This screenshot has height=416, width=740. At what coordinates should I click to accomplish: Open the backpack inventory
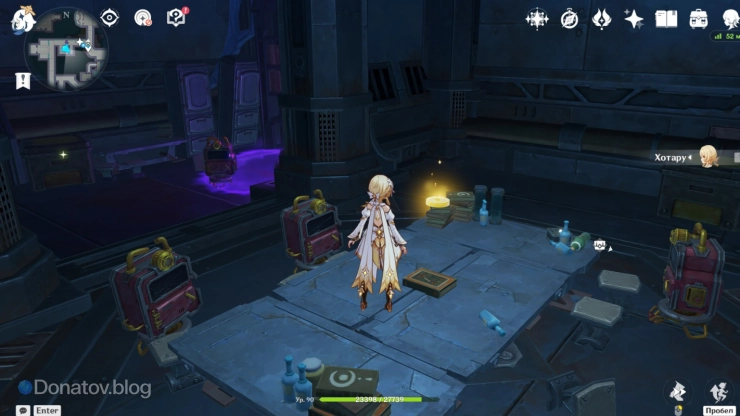point(698,18)
